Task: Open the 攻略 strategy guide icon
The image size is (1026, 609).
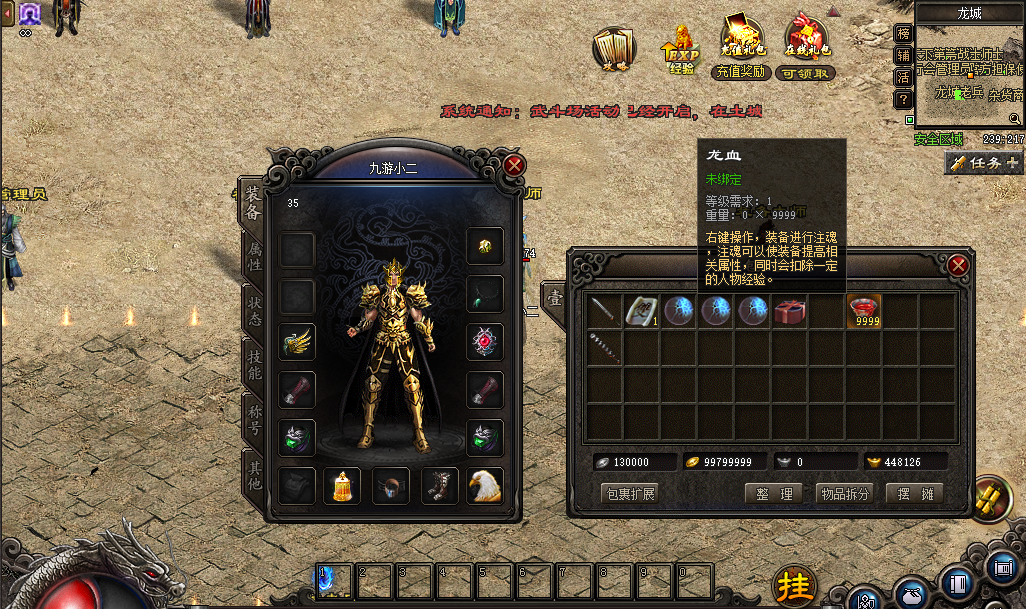Action: pyautogui.click(x=612, y=50)
